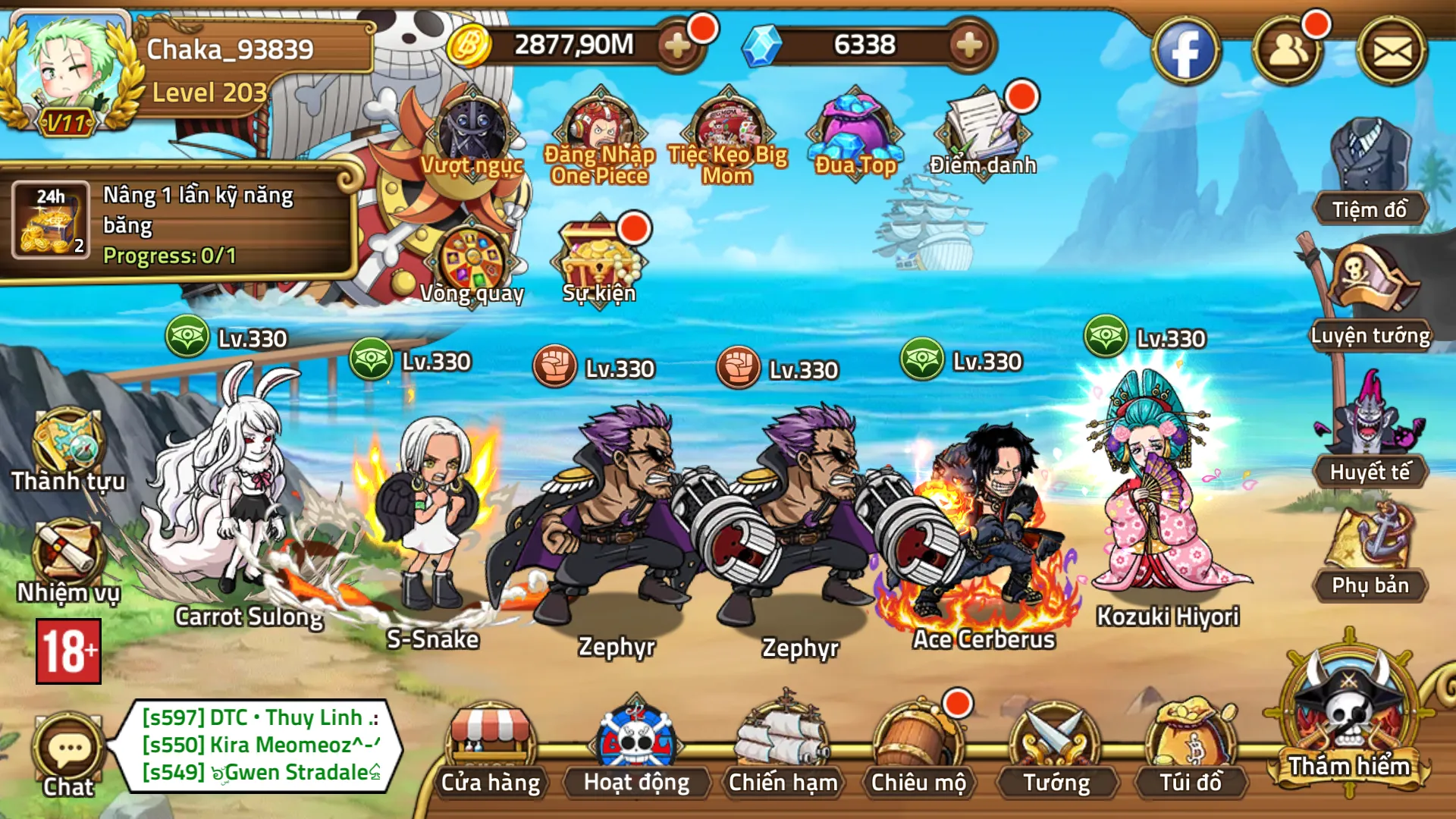The height and width of the screenshot is (819, 1456).
Task: Add more gold coins with plus button
Action: click(676, 45)
